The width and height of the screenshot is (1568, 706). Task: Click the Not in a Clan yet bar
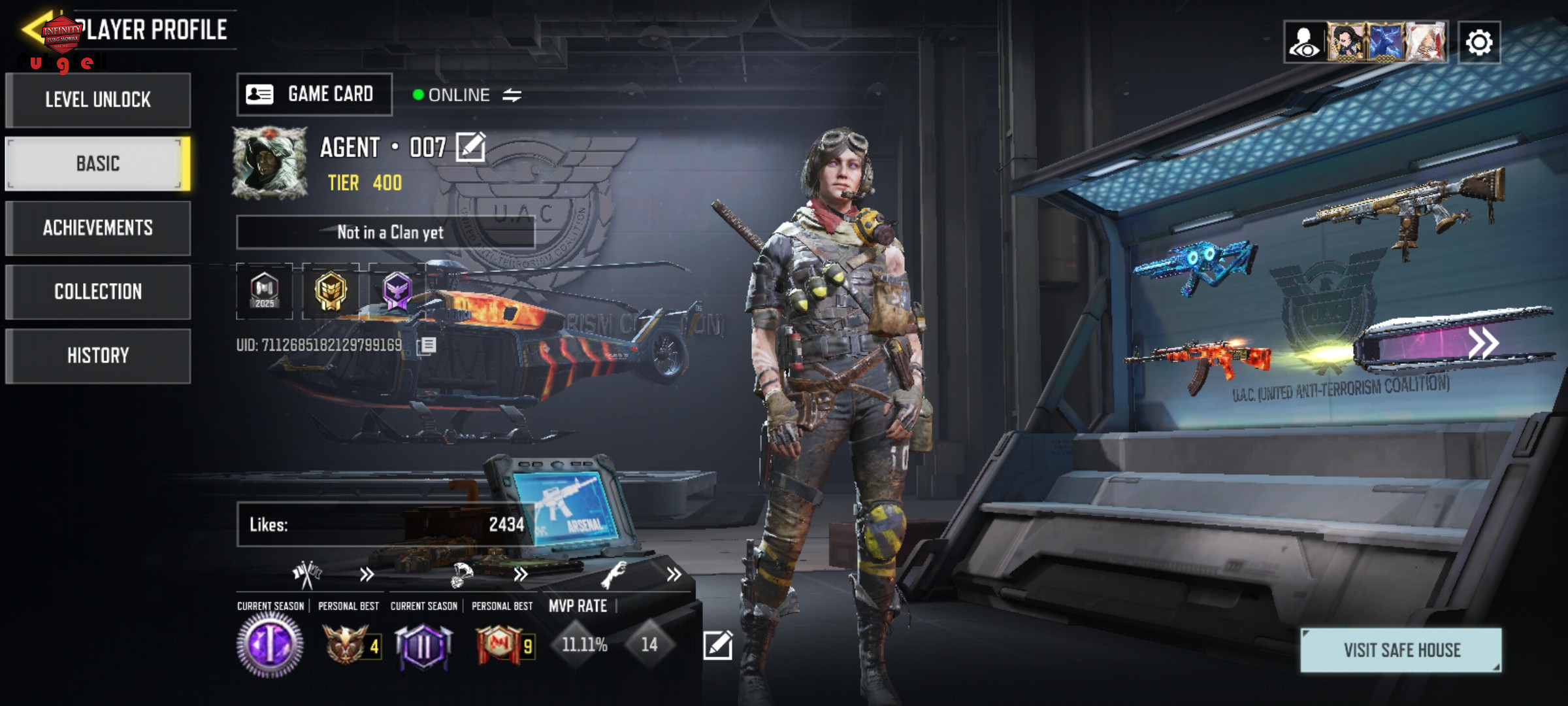coord(385,232)
